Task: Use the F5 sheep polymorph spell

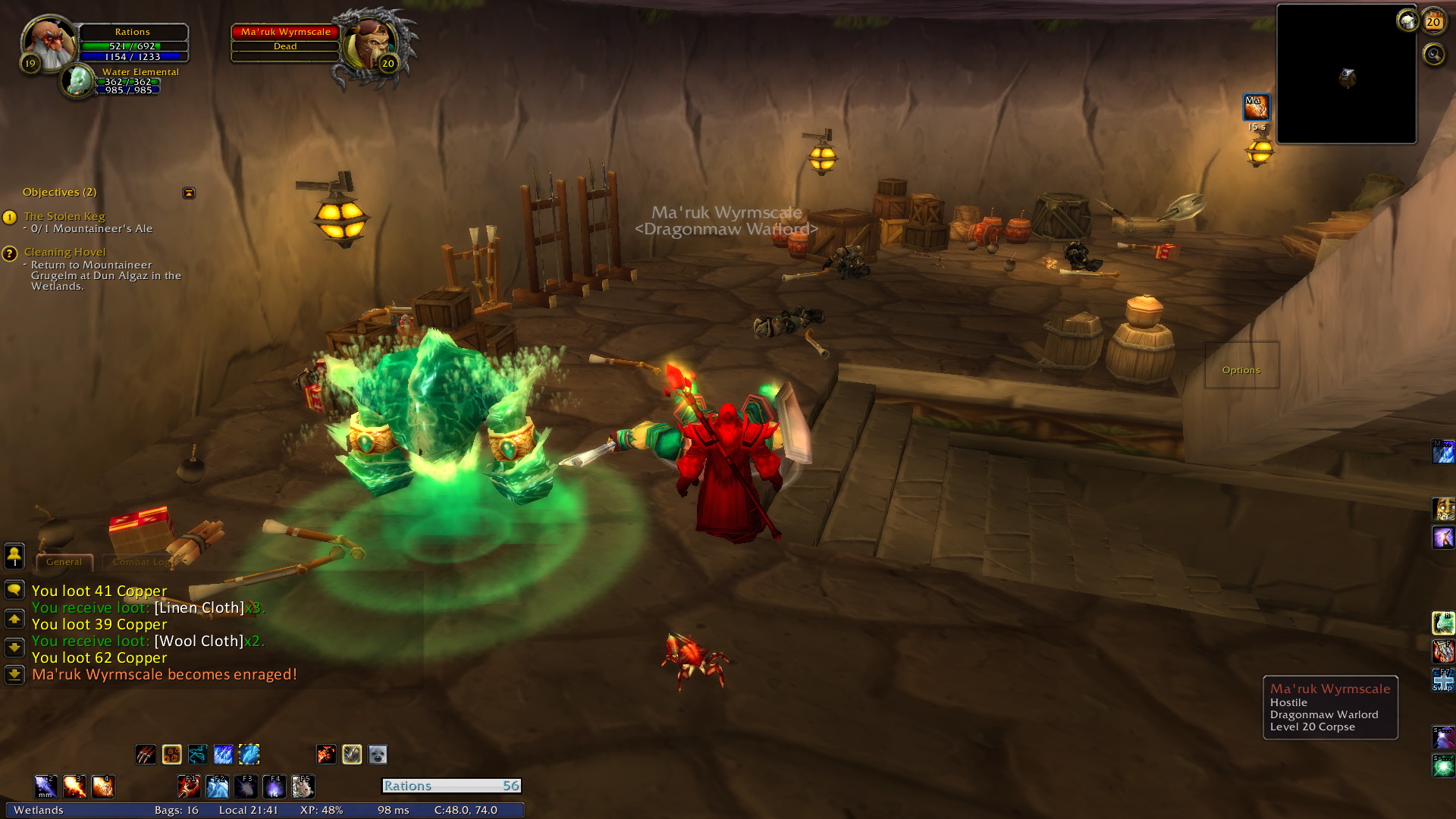Action: [x=303, y=786]
